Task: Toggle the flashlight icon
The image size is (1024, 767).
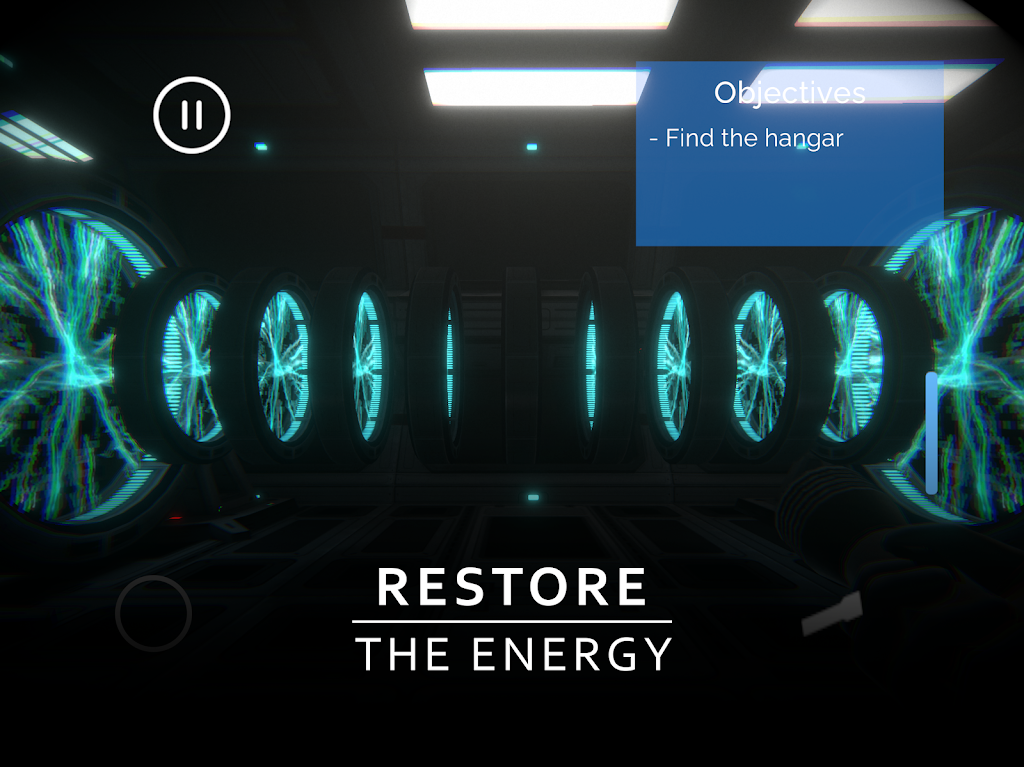Action: pos(832,612)
